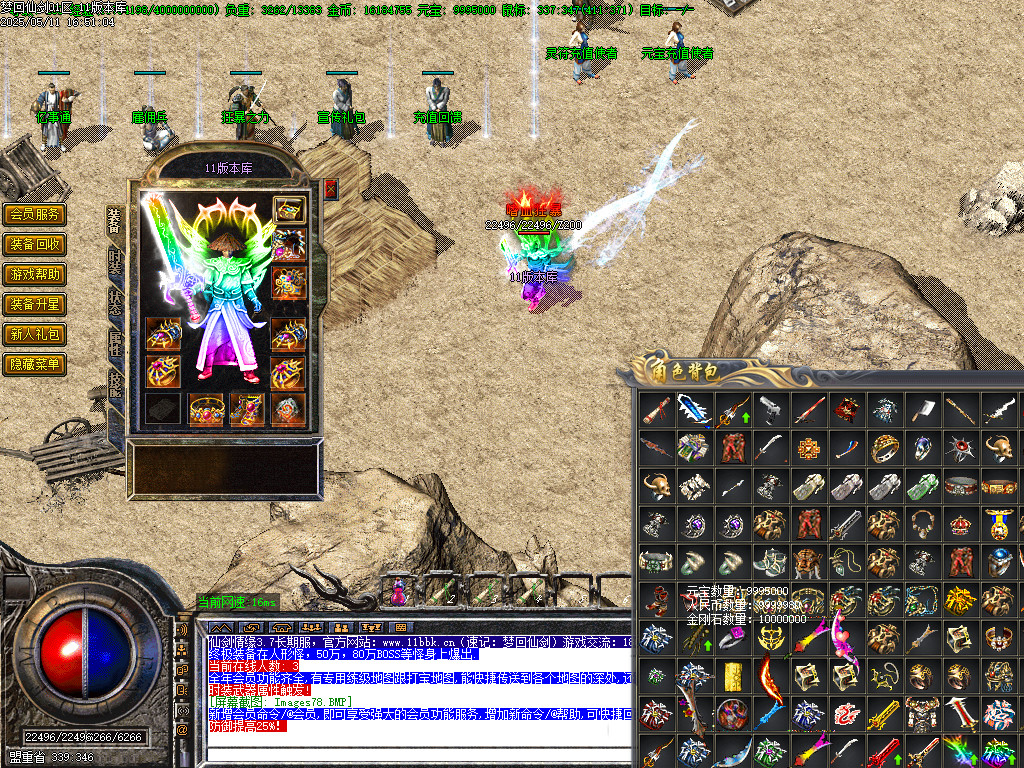The width and height of the screenshot is (1024, 768).
Task: Select the pistol item in the backpack
Action: point(770,409)
